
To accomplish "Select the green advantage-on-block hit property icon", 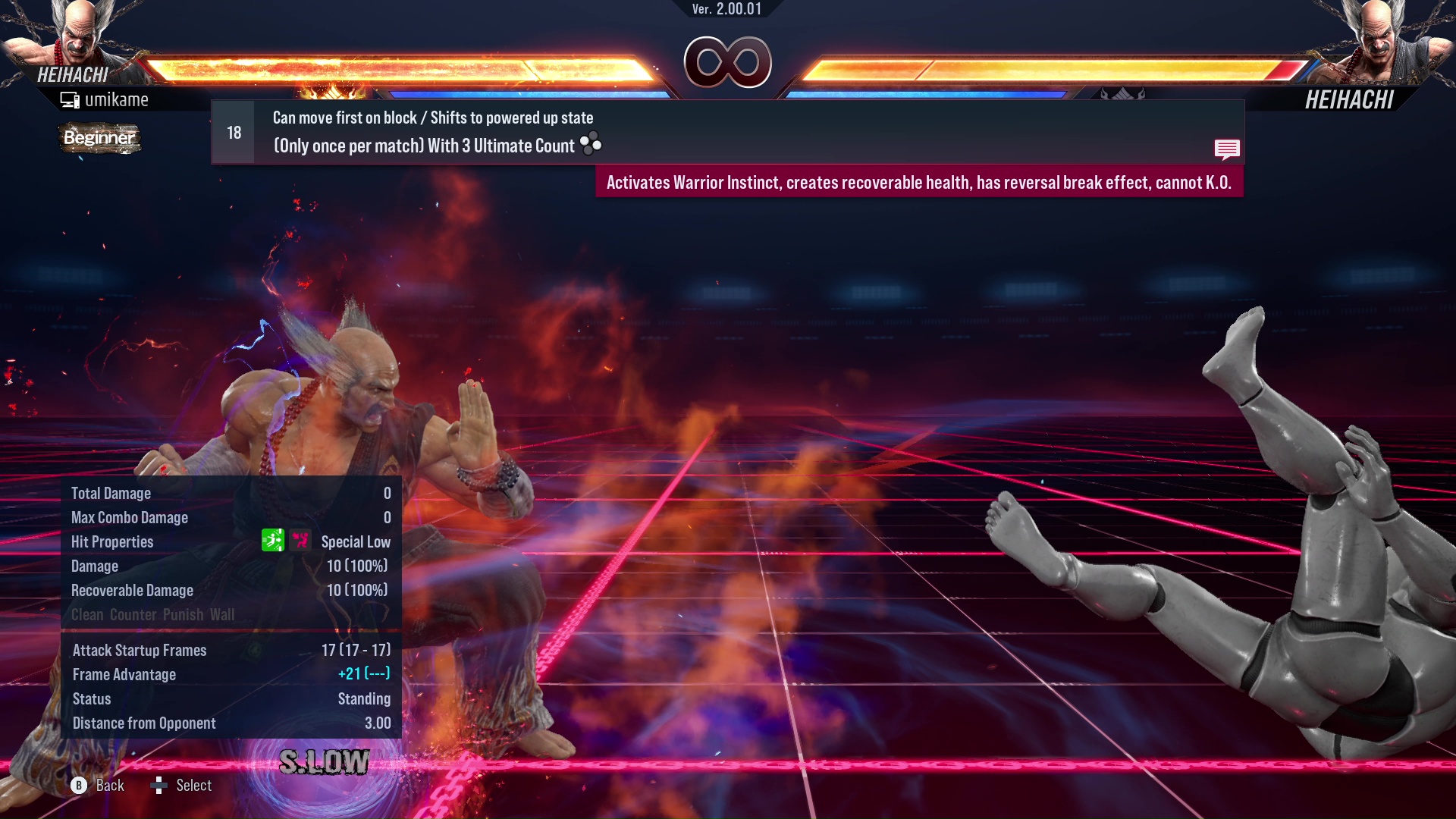I will point(273,541).
